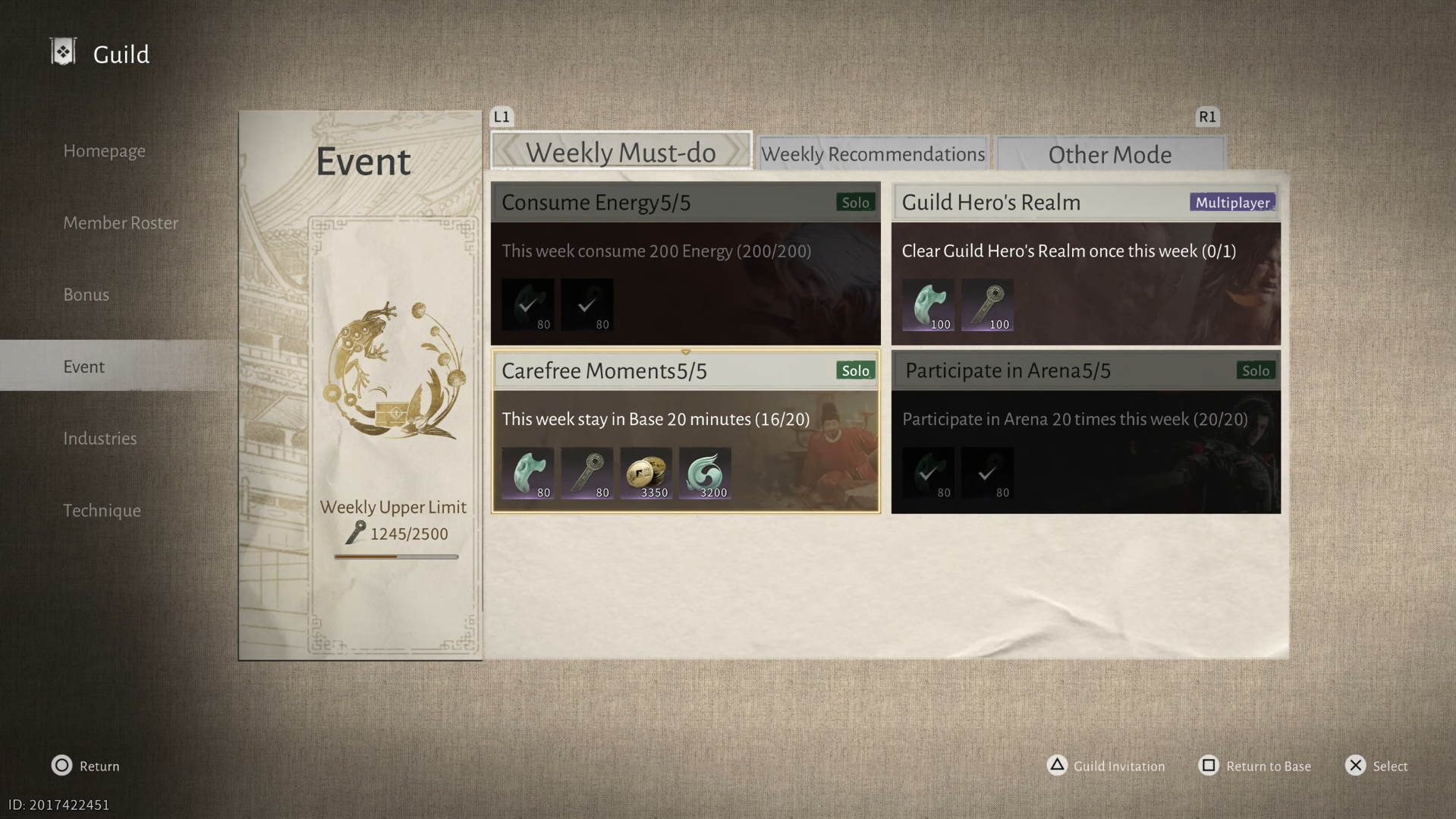1456x819 pixels.
Task: Click Return to Base
Action: (1254, 766)
